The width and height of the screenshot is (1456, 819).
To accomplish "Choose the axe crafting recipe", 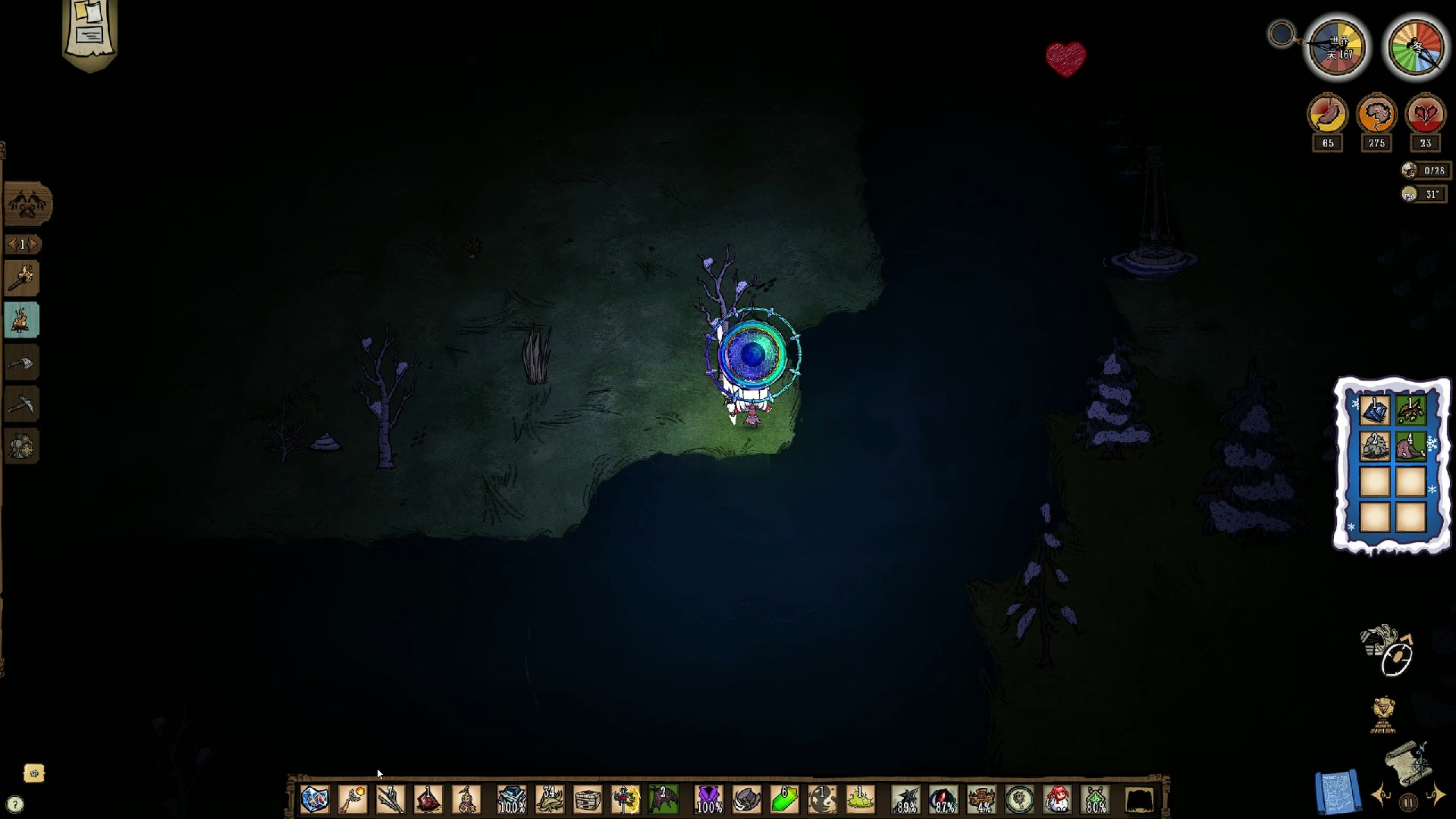I will coord(22,363).
